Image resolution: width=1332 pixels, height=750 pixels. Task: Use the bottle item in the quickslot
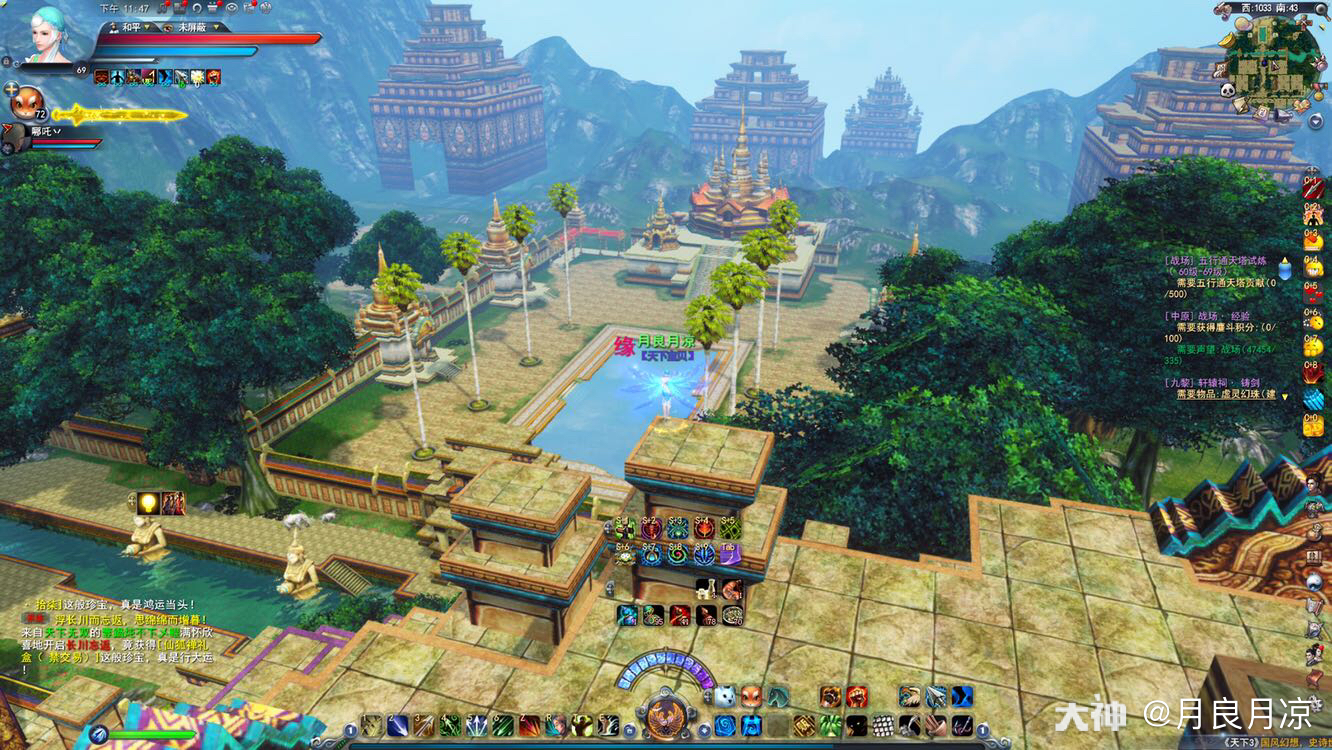click(x=706, y=589)
